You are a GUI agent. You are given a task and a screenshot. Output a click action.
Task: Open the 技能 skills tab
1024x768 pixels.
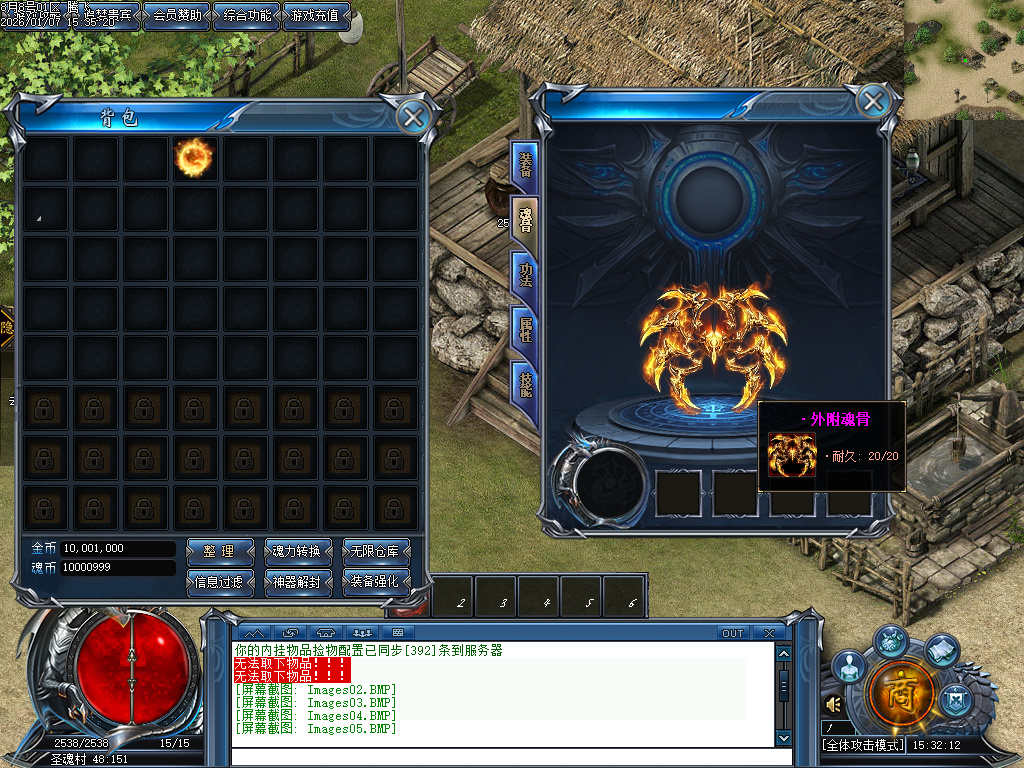pyautogui.click(x=525, y=382)
